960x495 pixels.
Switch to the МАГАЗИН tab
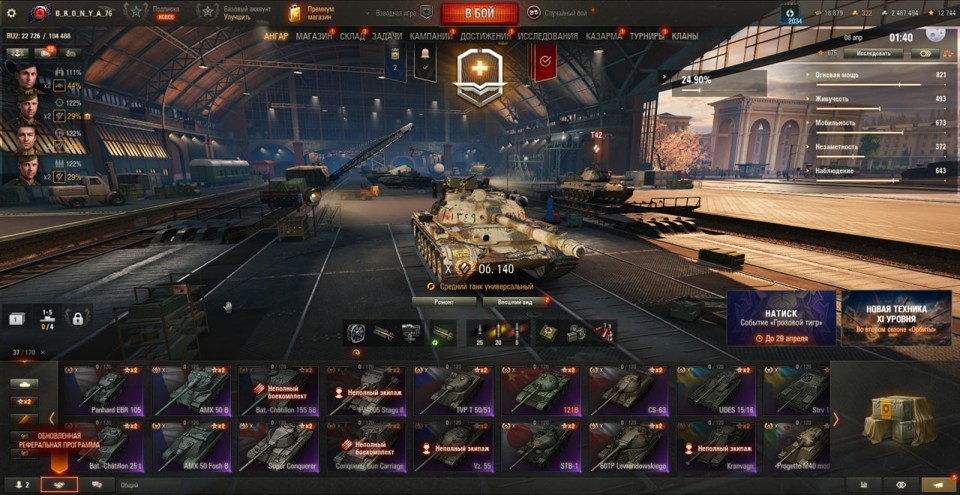click(315, 36)
